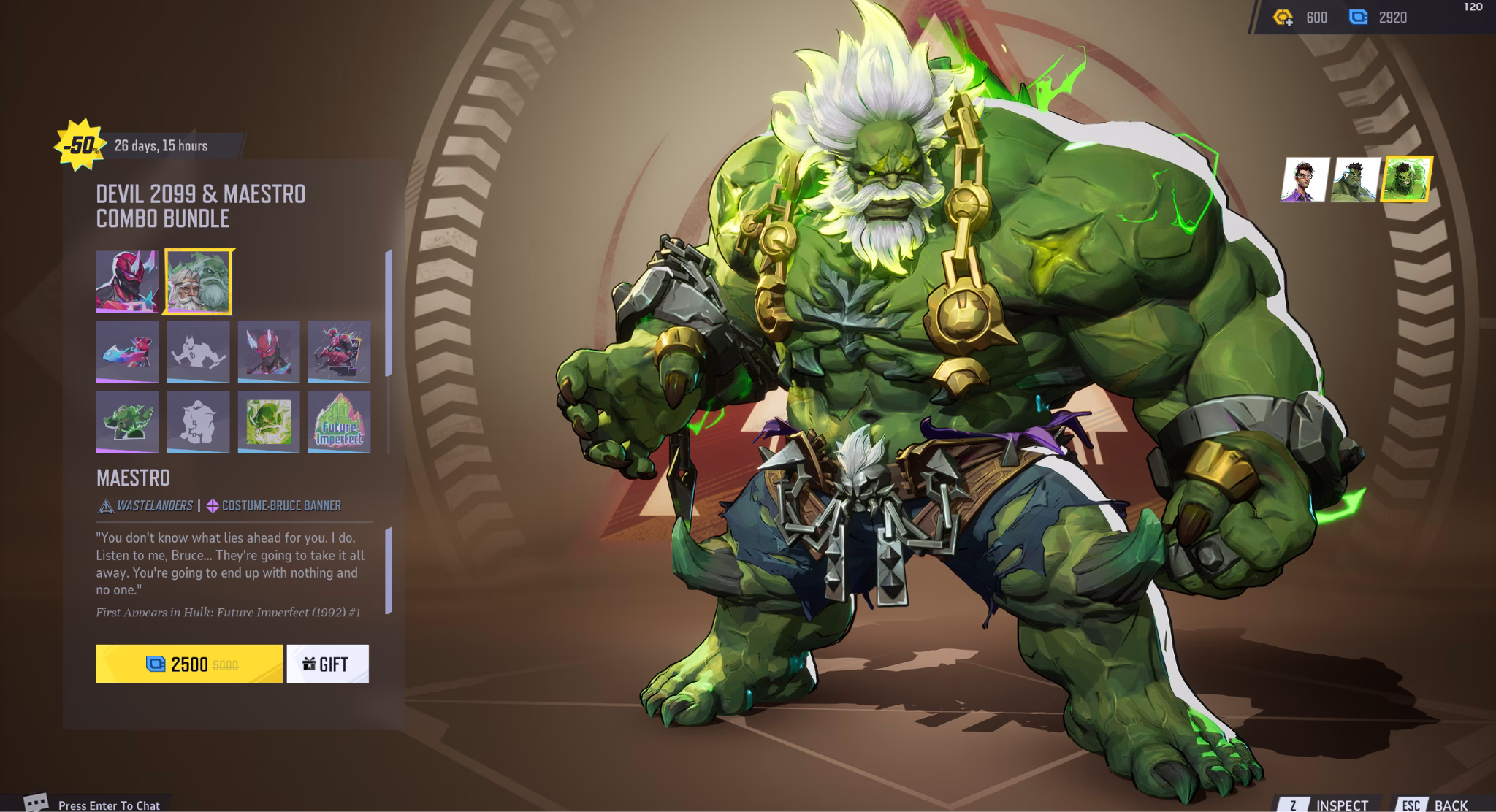Show the Hero Hulk form preview

pyautogui.click(x=1355, y=180)
